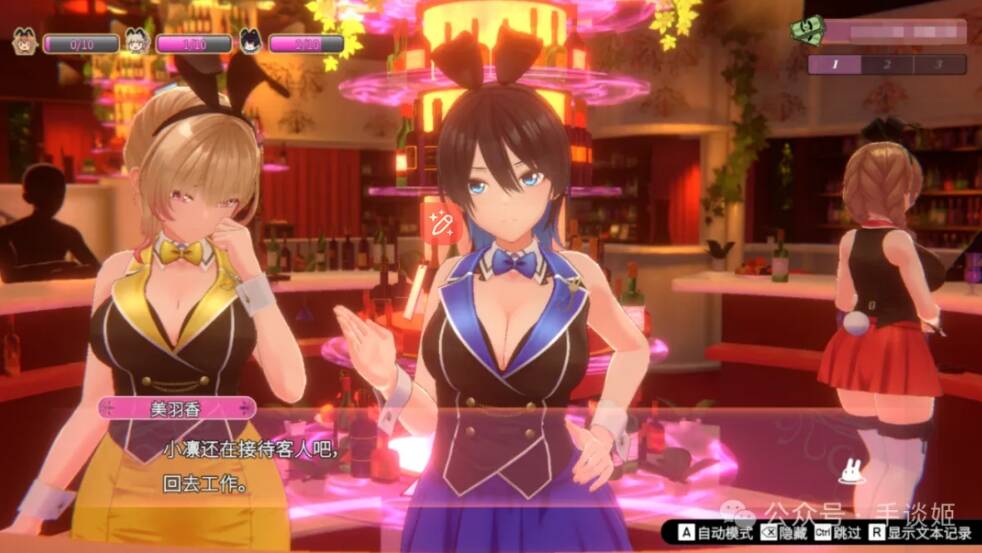Select the brown-haired bunny girl portrait icon
The height and width of the screenshot is (553, 982).
click(24, 43)
